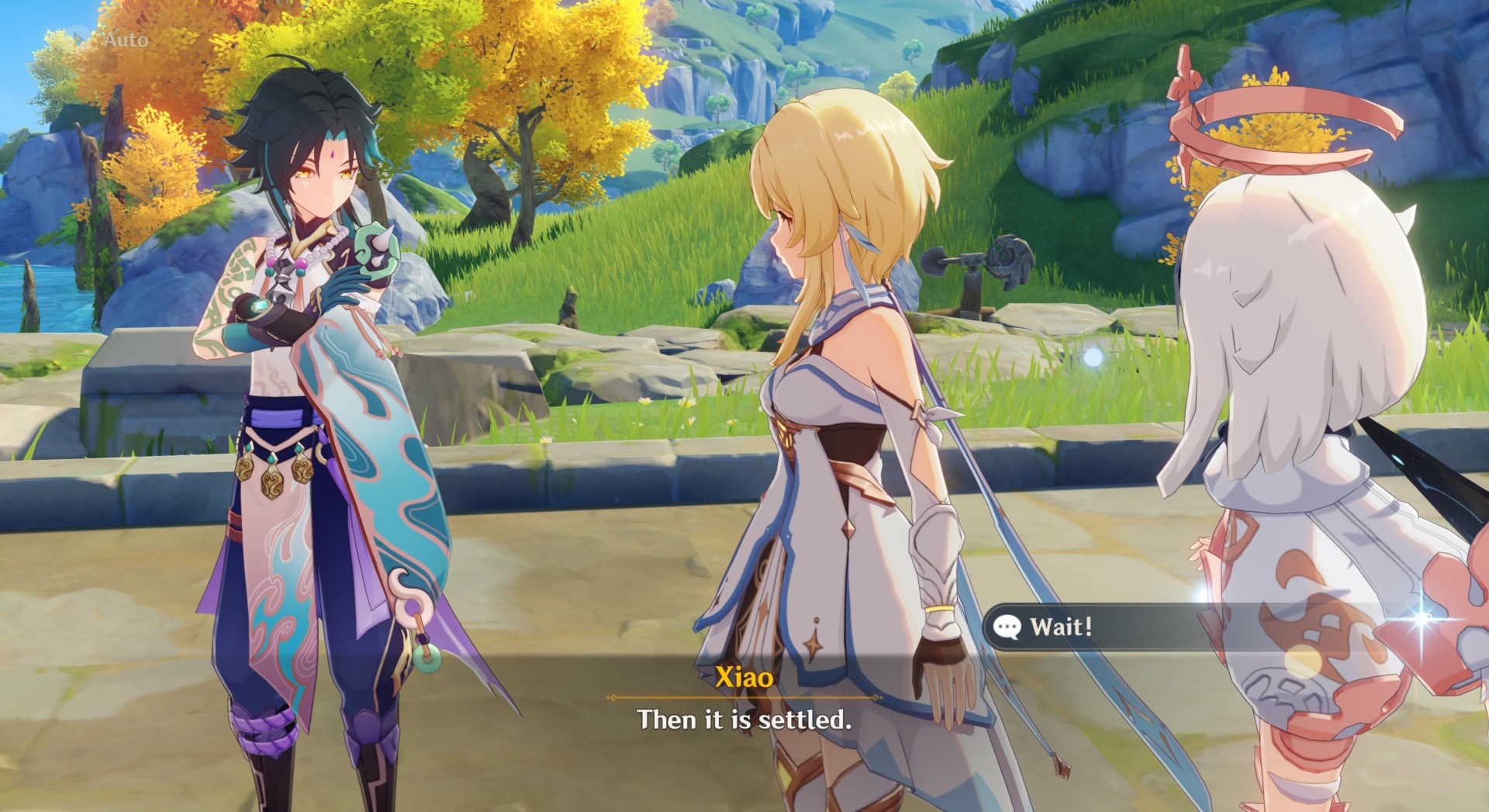
Task: Choose the "Wait!" dialogue reply
Action: tap(1061, 627)
